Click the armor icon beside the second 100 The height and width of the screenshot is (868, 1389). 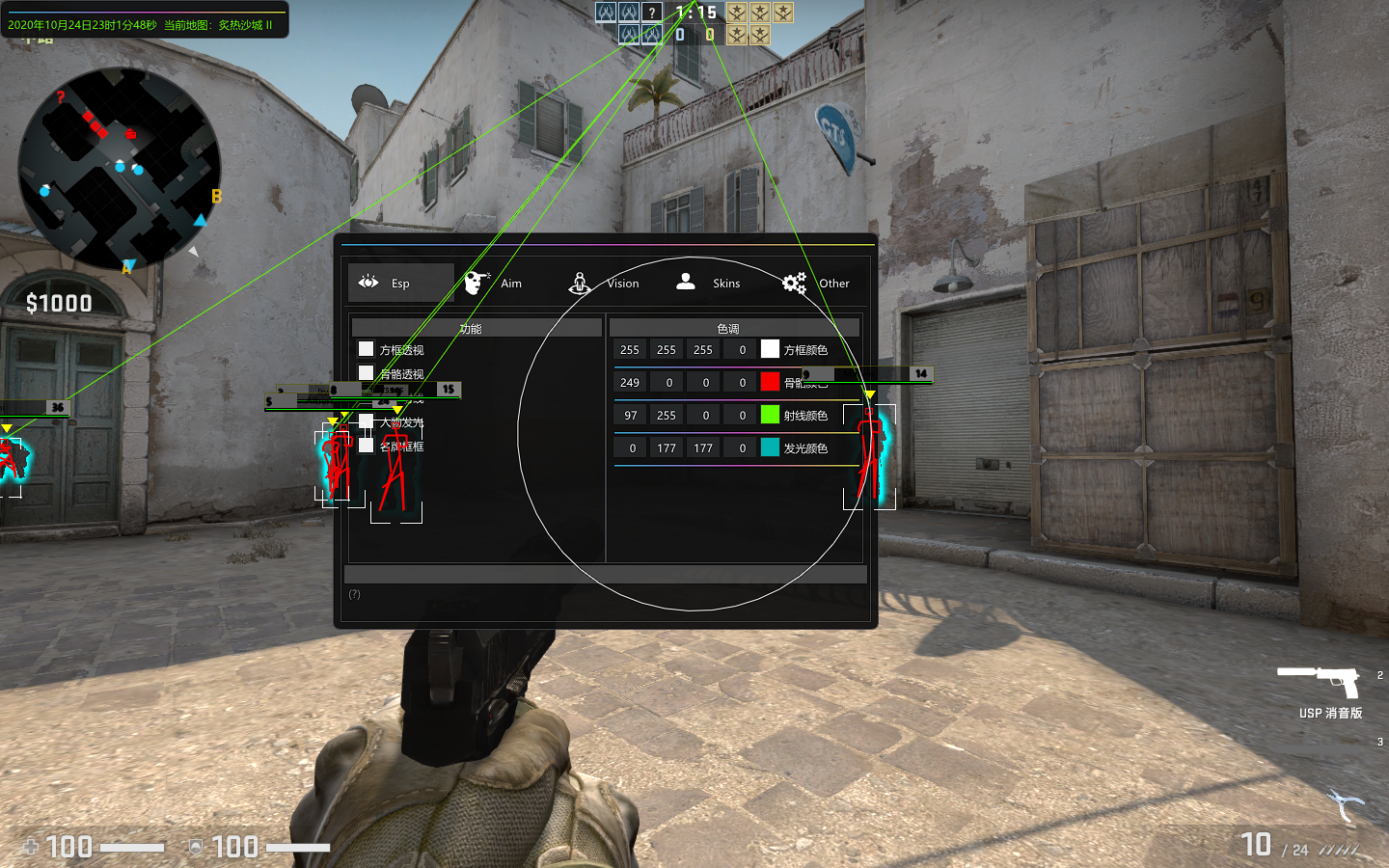pos(196,846)
